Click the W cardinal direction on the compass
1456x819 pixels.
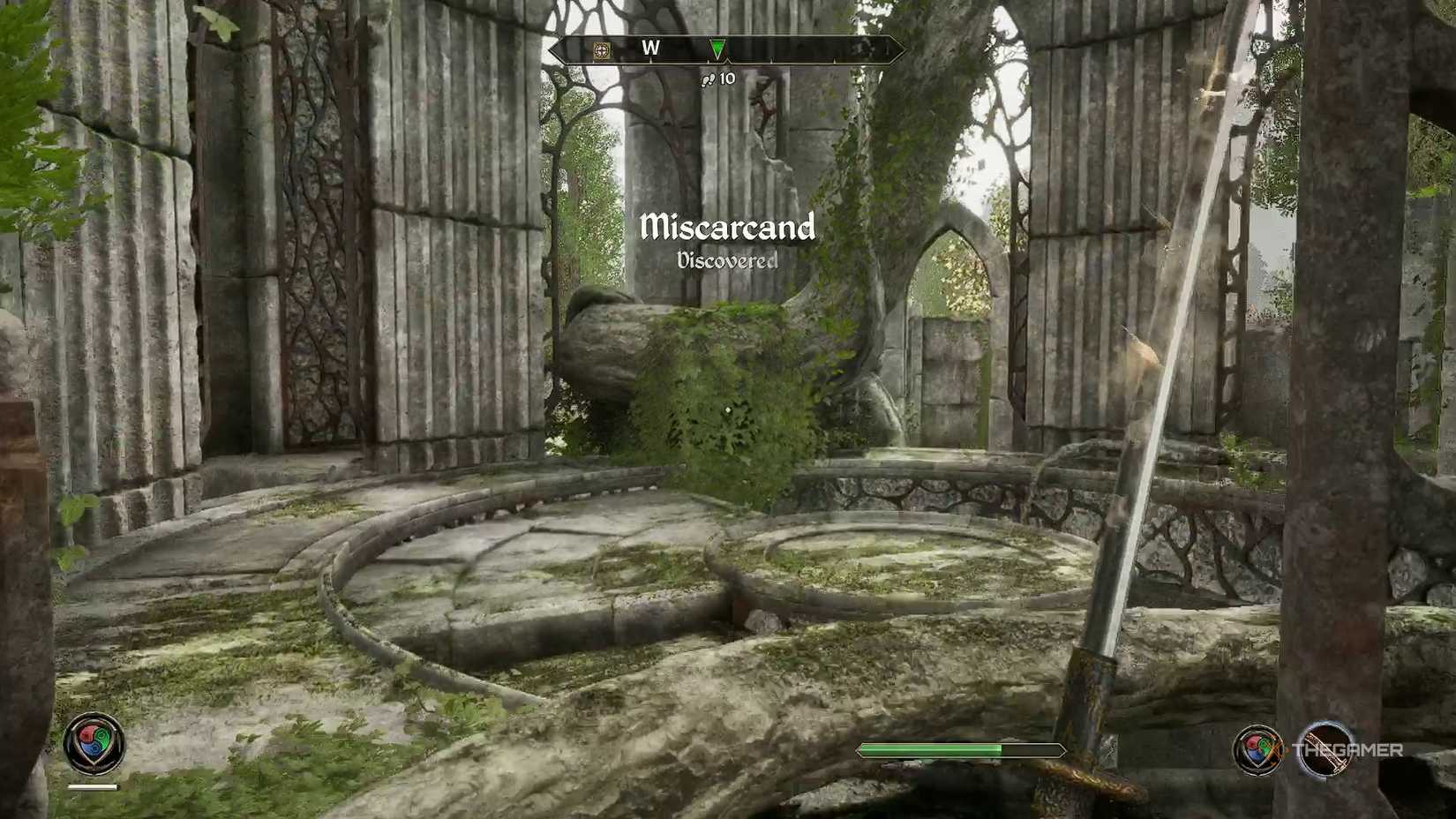(651, 48)
